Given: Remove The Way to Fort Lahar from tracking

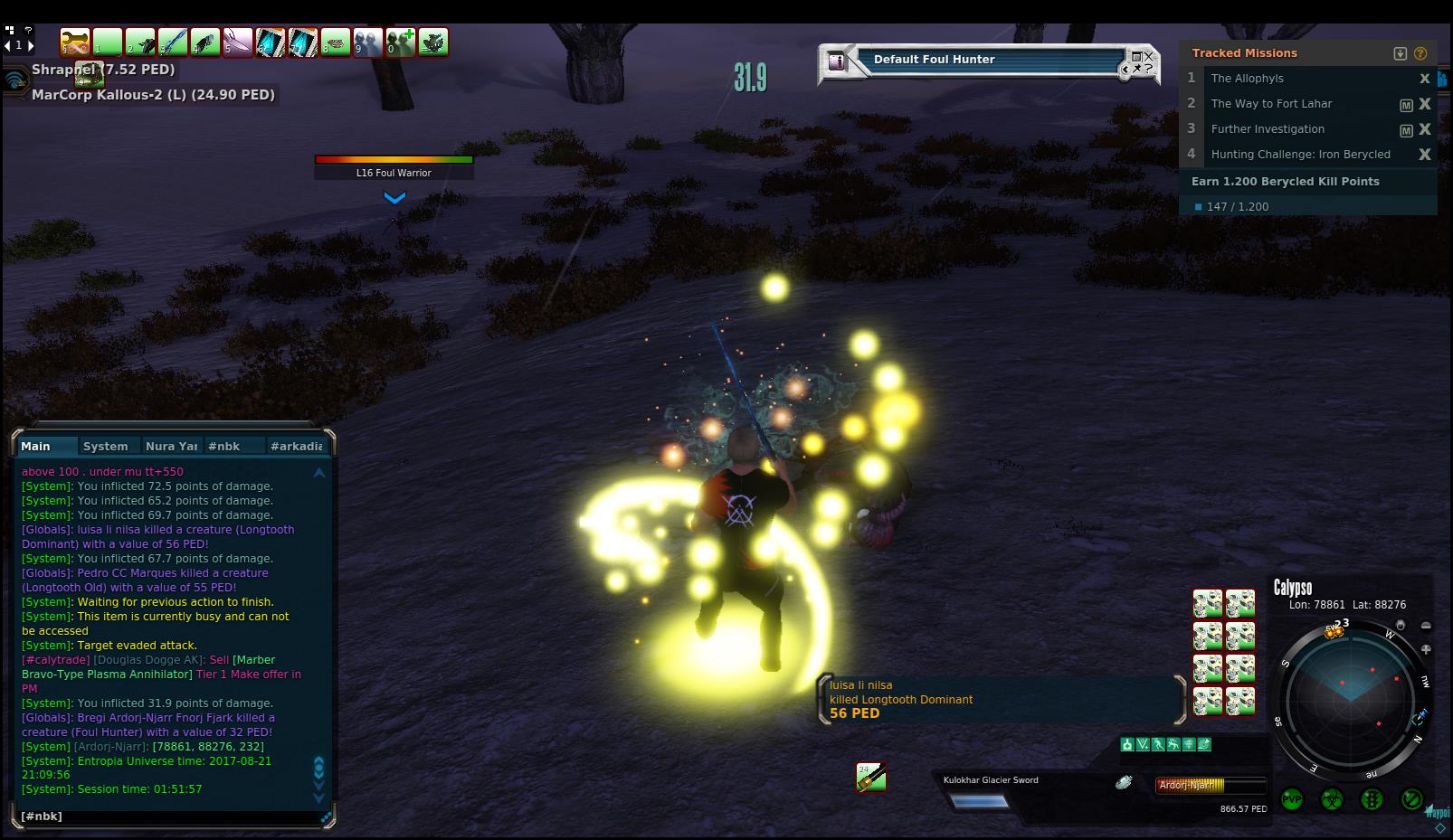Looking at the screenshot, I should pos(1425,104).
